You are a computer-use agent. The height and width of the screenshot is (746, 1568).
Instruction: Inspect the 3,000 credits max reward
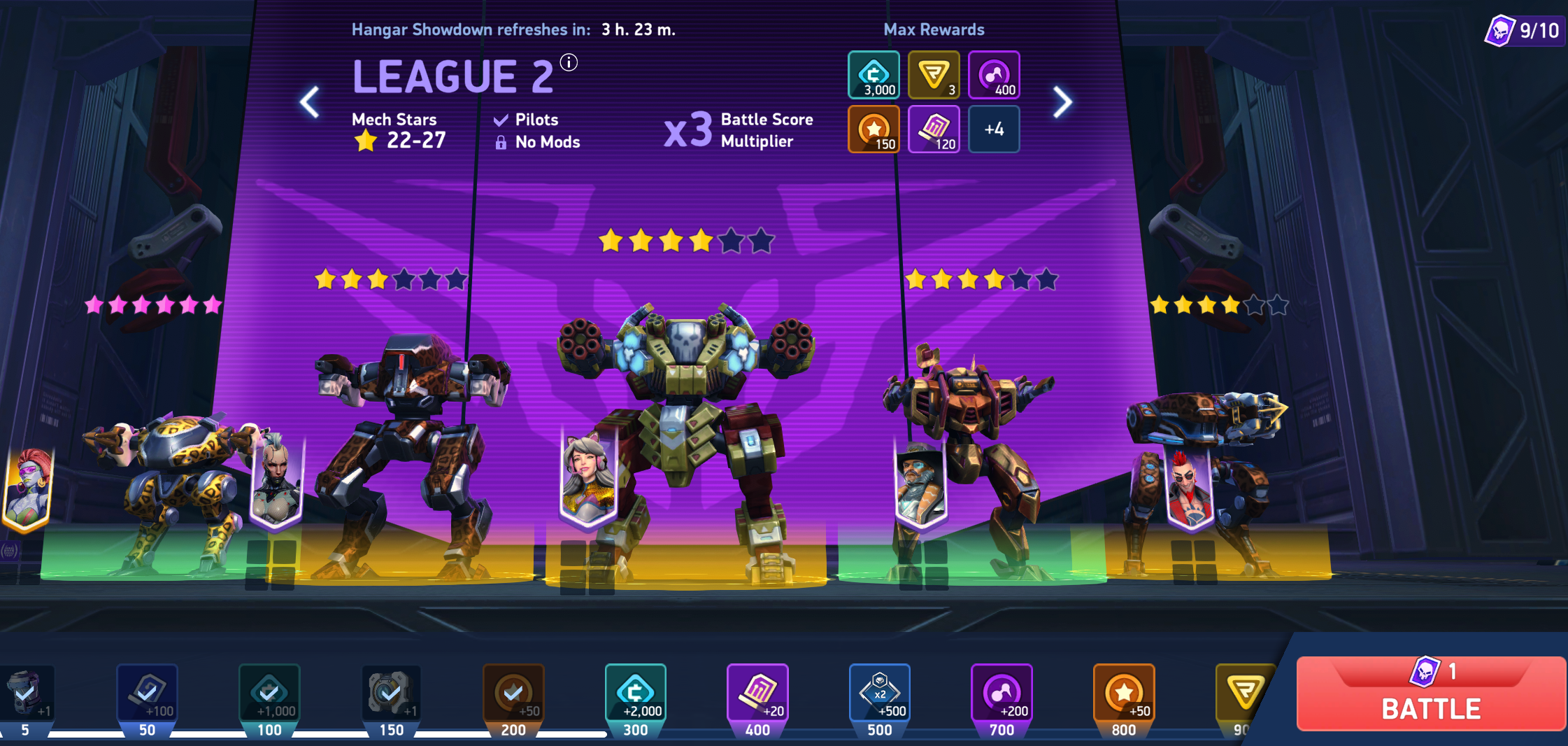pyautogui.click(x=874, y=75)
